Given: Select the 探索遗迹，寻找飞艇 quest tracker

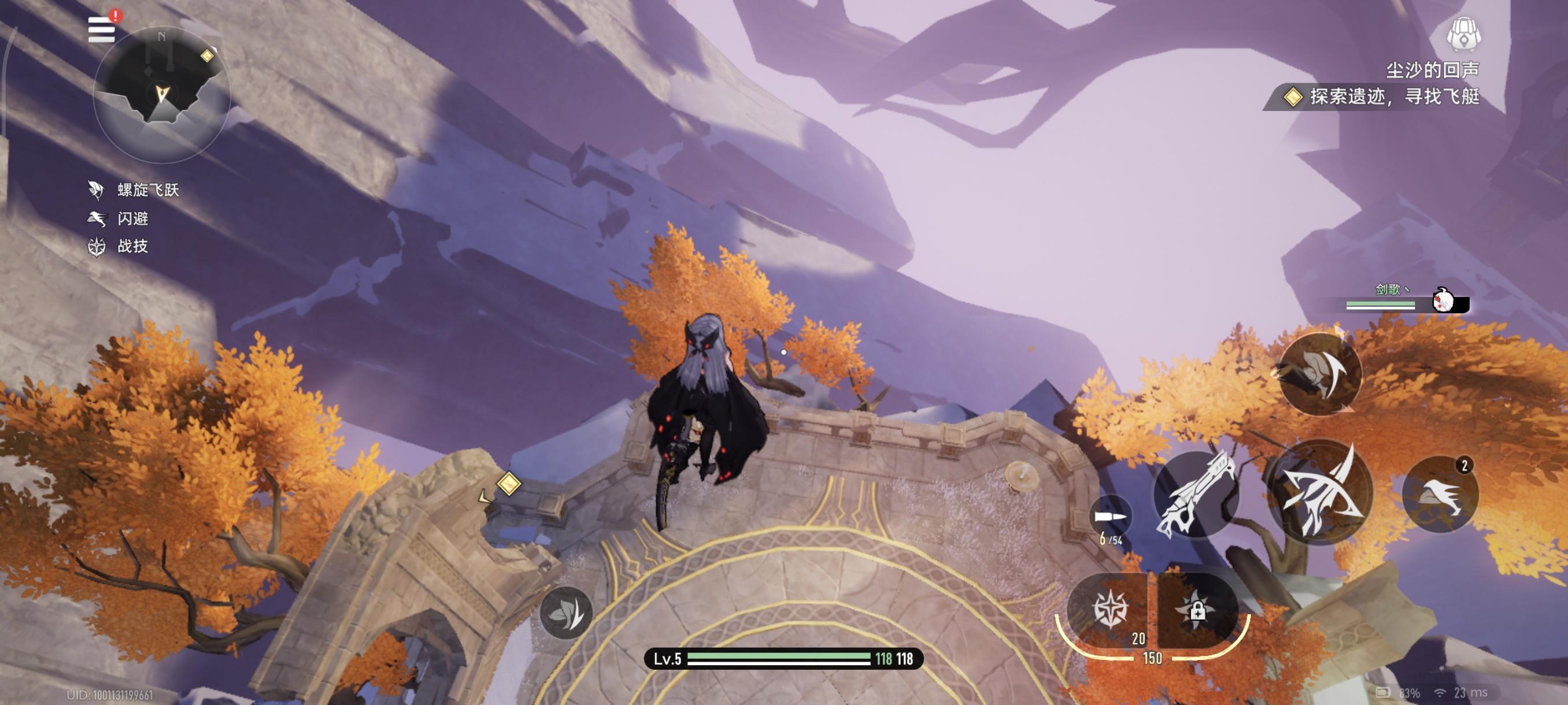Looking at the screenshot, I should (x=1381, y=97).
